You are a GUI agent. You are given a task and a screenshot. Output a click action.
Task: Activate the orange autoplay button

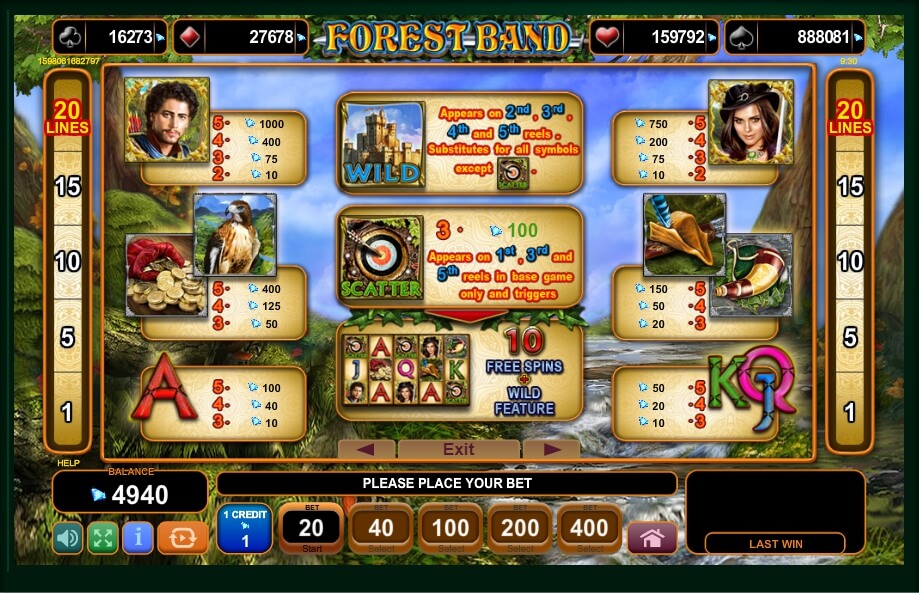183,538
